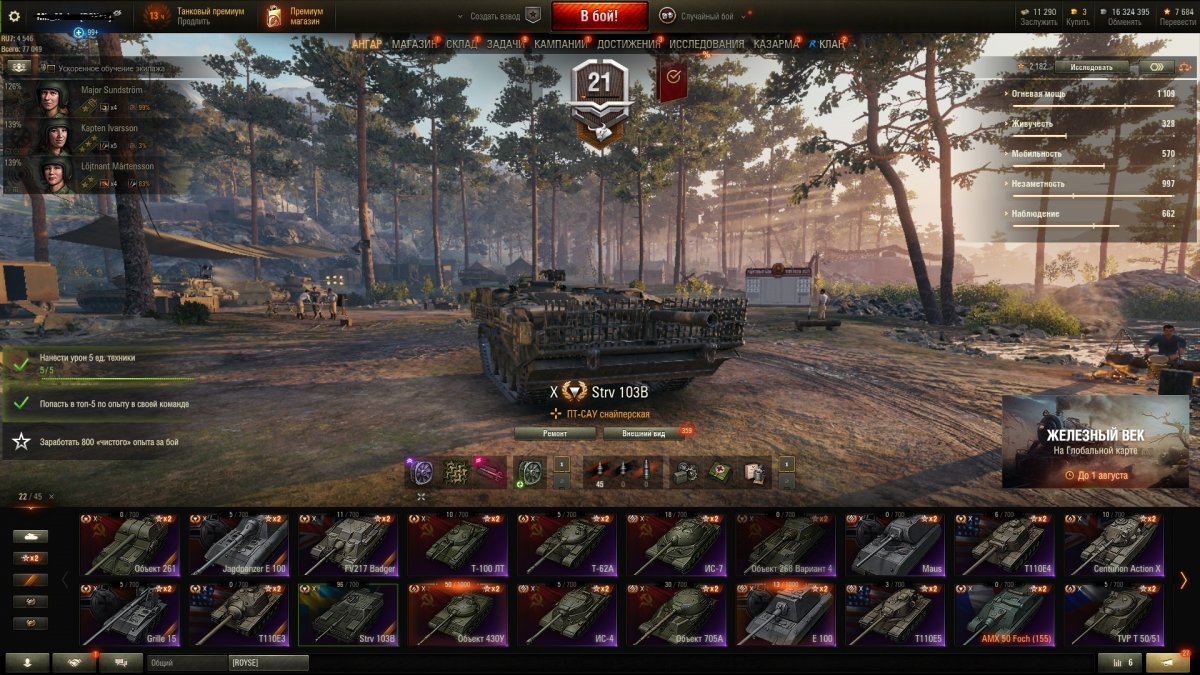The height and width of the screenshot is (675, 1200).
Task: Switch to the Склад tab
Action: pyautogui.click(x=461, y=45)
